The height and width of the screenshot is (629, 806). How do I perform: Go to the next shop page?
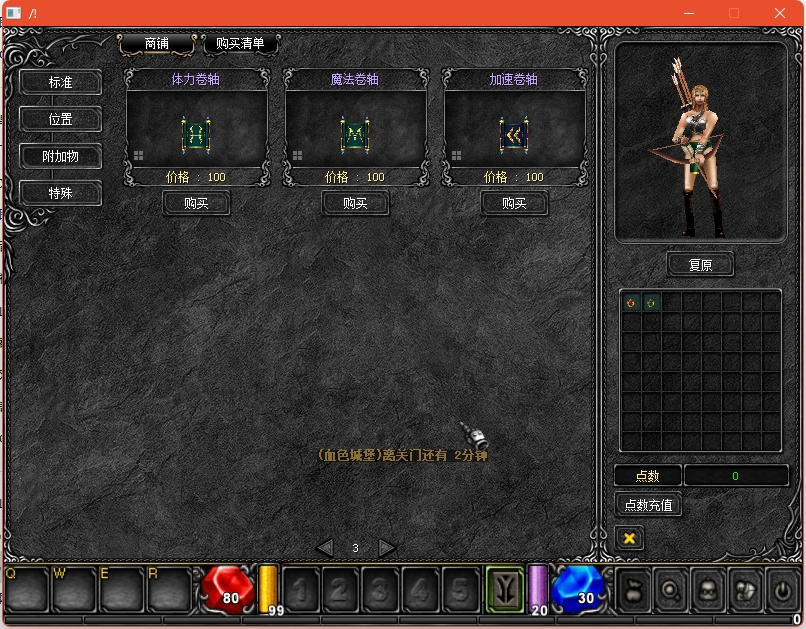(x=387, y=547)
